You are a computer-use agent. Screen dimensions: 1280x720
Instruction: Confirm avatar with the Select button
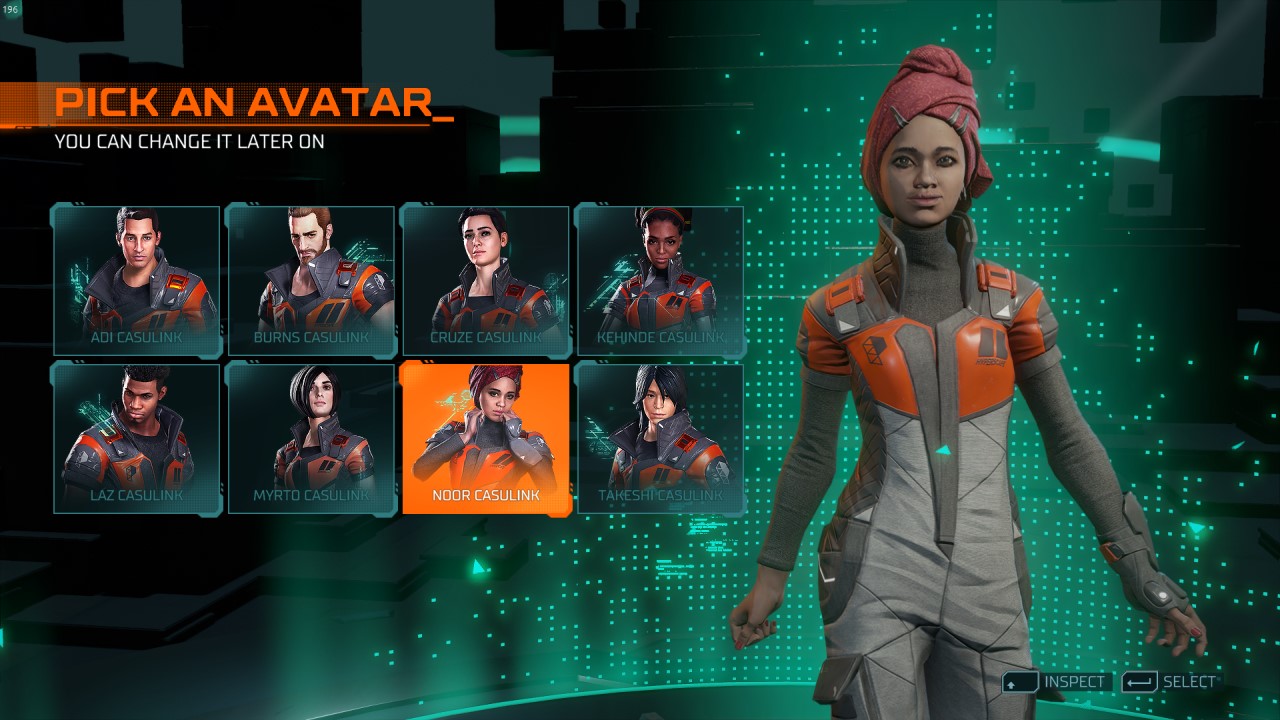[x=1170, y=682]
